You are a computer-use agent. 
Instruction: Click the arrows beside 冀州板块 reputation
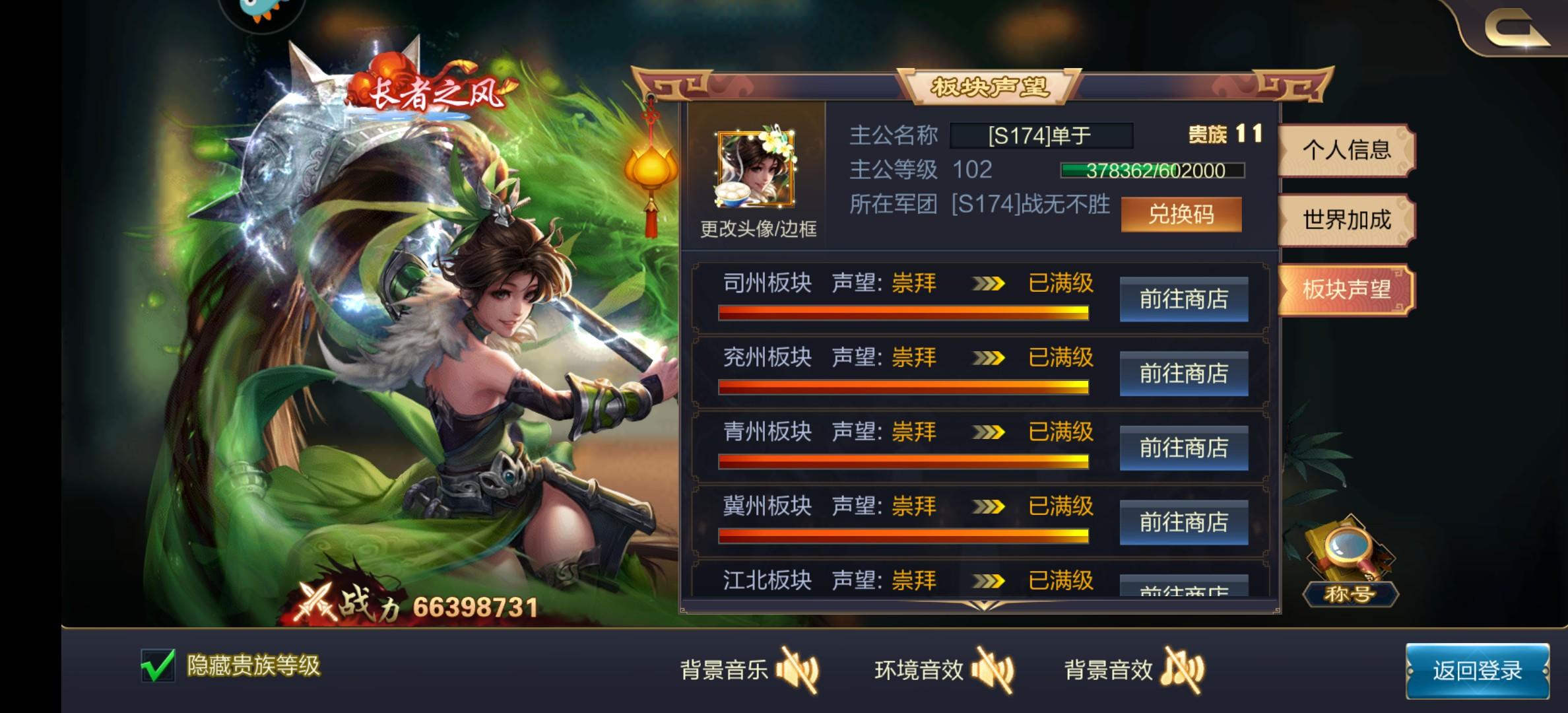[989, 507]
